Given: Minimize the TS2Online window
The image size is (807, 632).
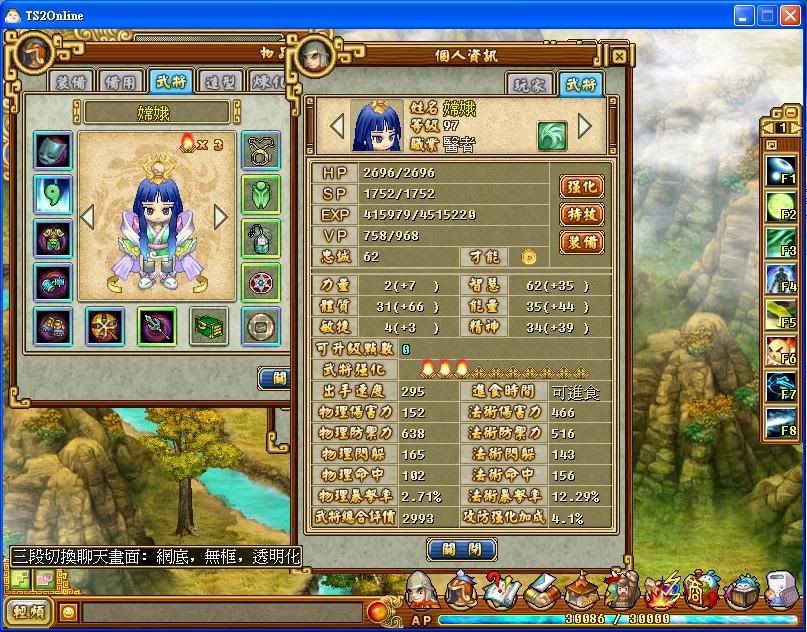Looking at the screenshot, I should point(744,15).
